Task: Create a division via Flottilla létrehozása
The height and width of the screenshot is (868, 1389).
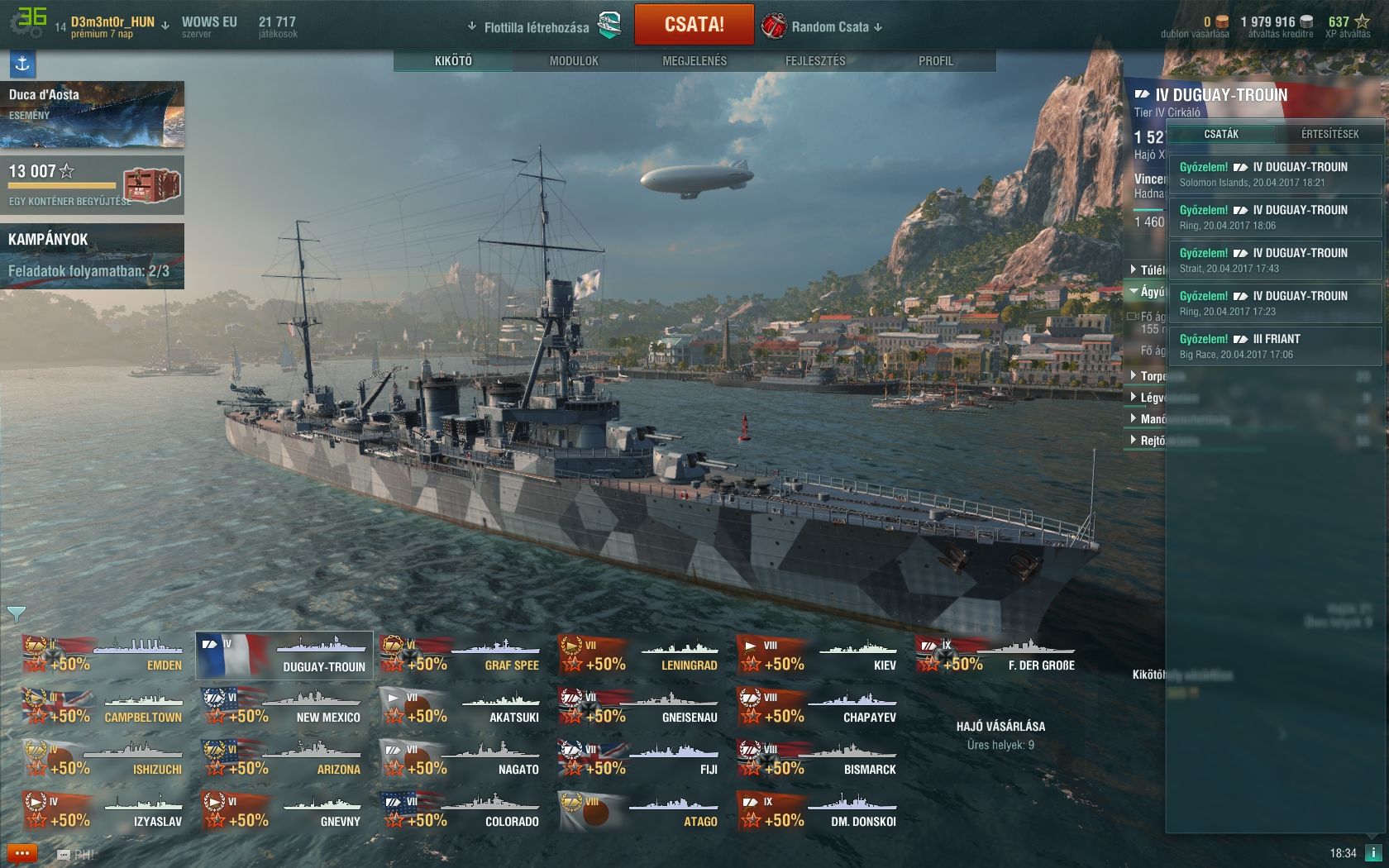Action: point(537,27)
